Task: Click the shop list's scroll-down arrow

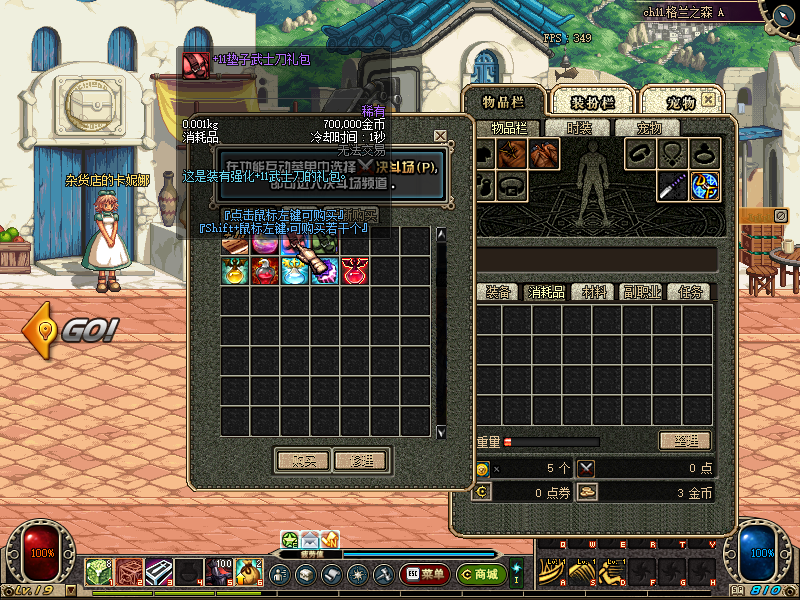Action: pyautogui.click(x=441, y=432)
